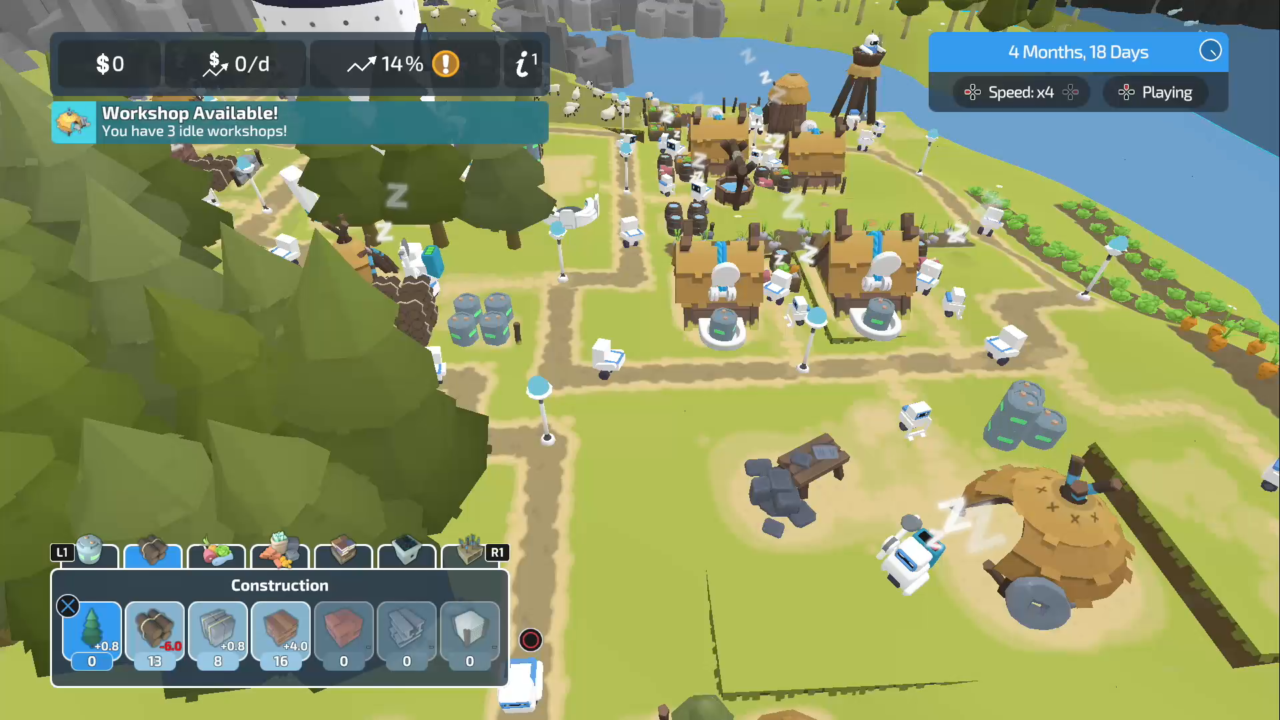The width and height of the screenshot is (1280, 720).
Task: Close the Construction panel with the X
Action: [67, 606]
